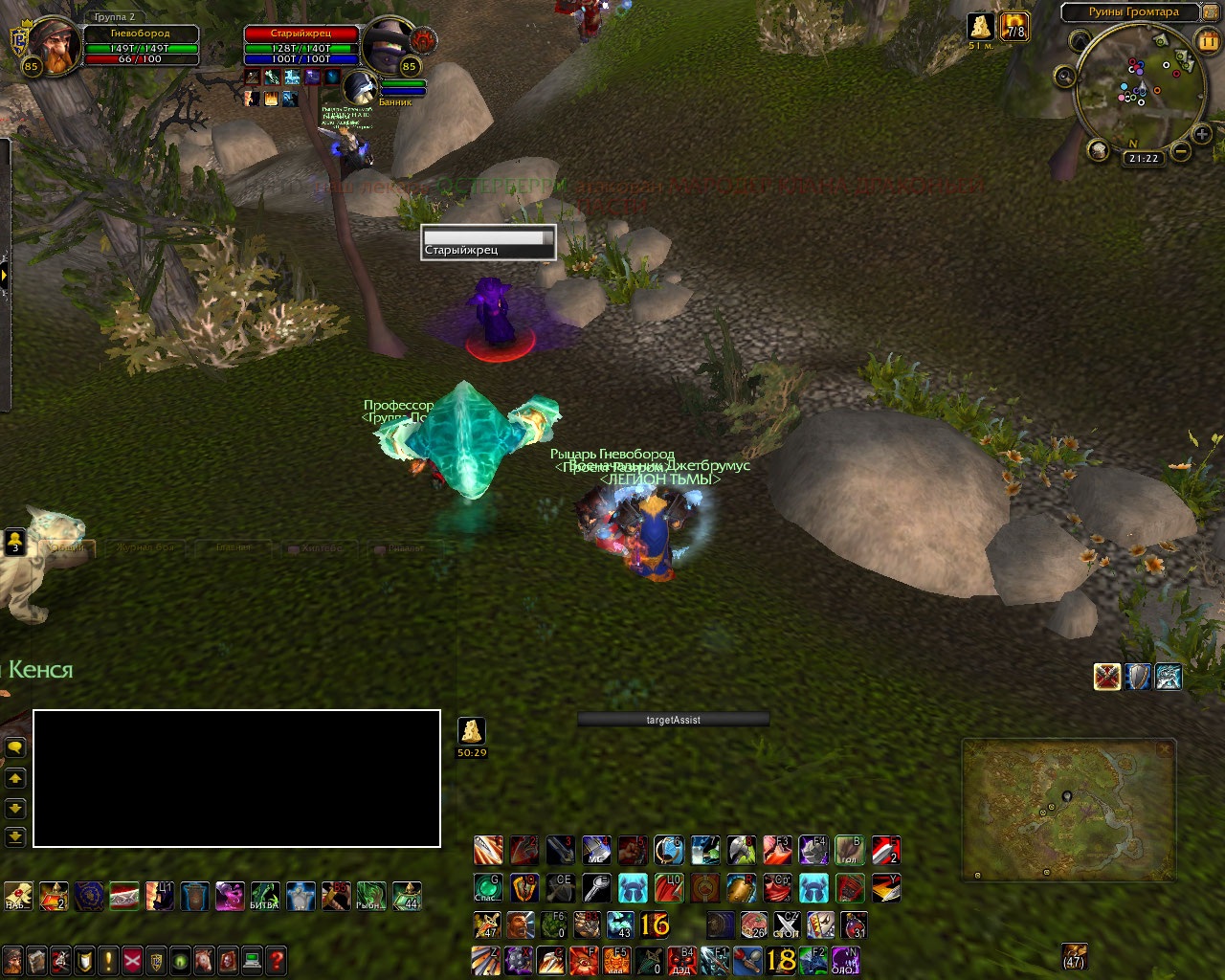Open the calendar button showing 11

[x=1208, y=41]
